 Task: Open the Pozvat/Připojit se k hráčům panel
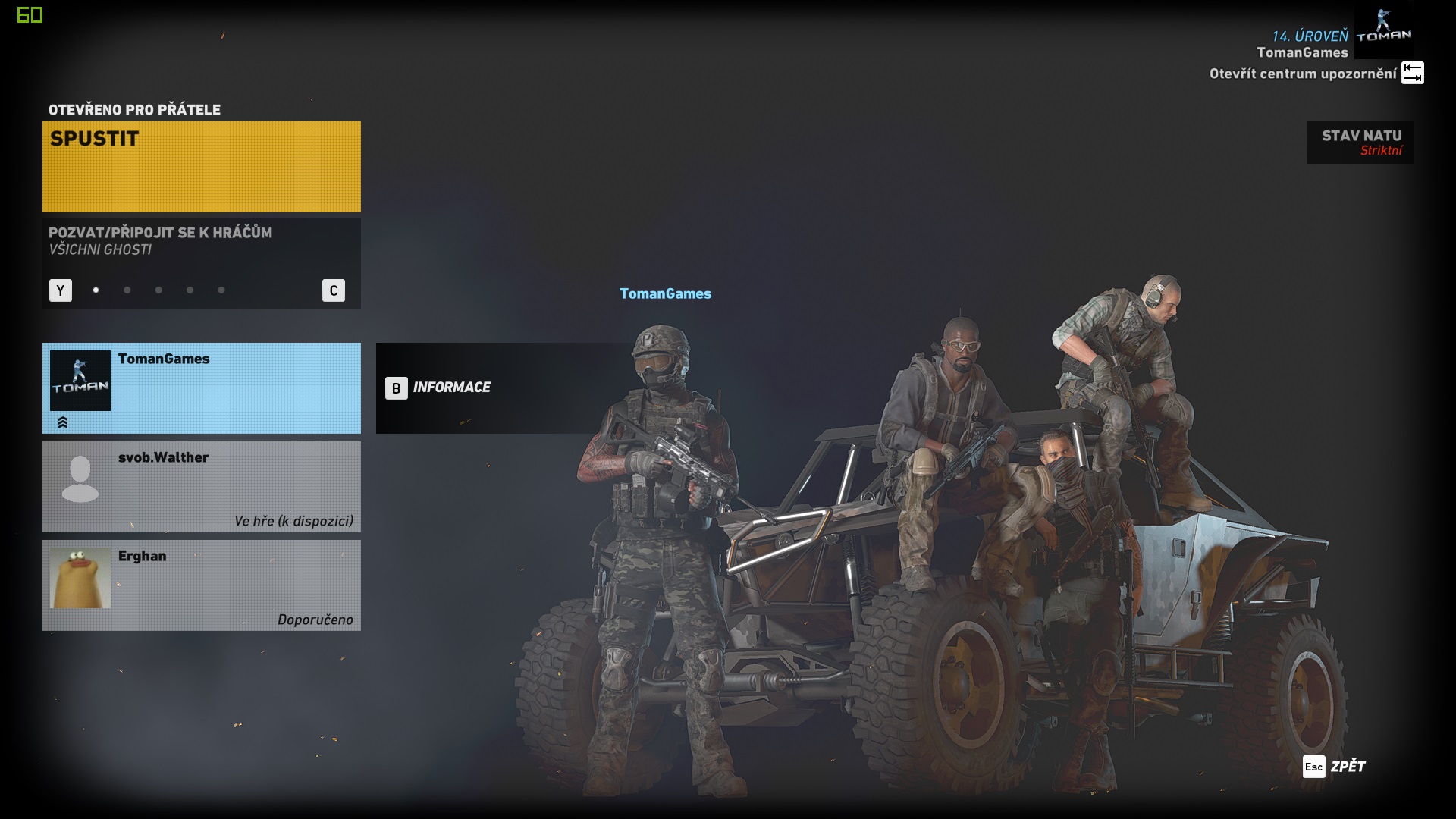click(x=201, y=241)
